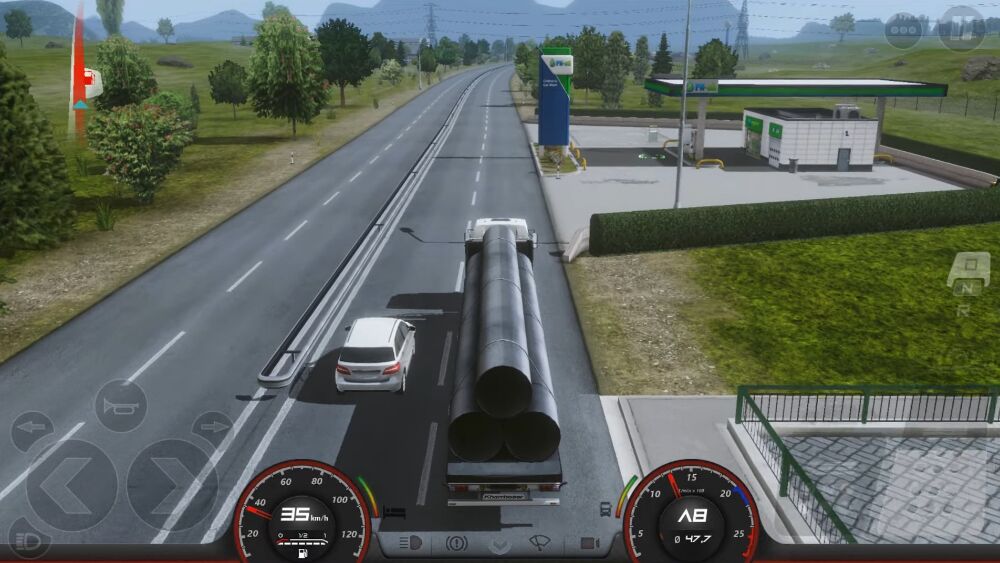Change the camera view
This screenshot has width=1000, height=563.
pyautogui.click(x=588, y=544)
